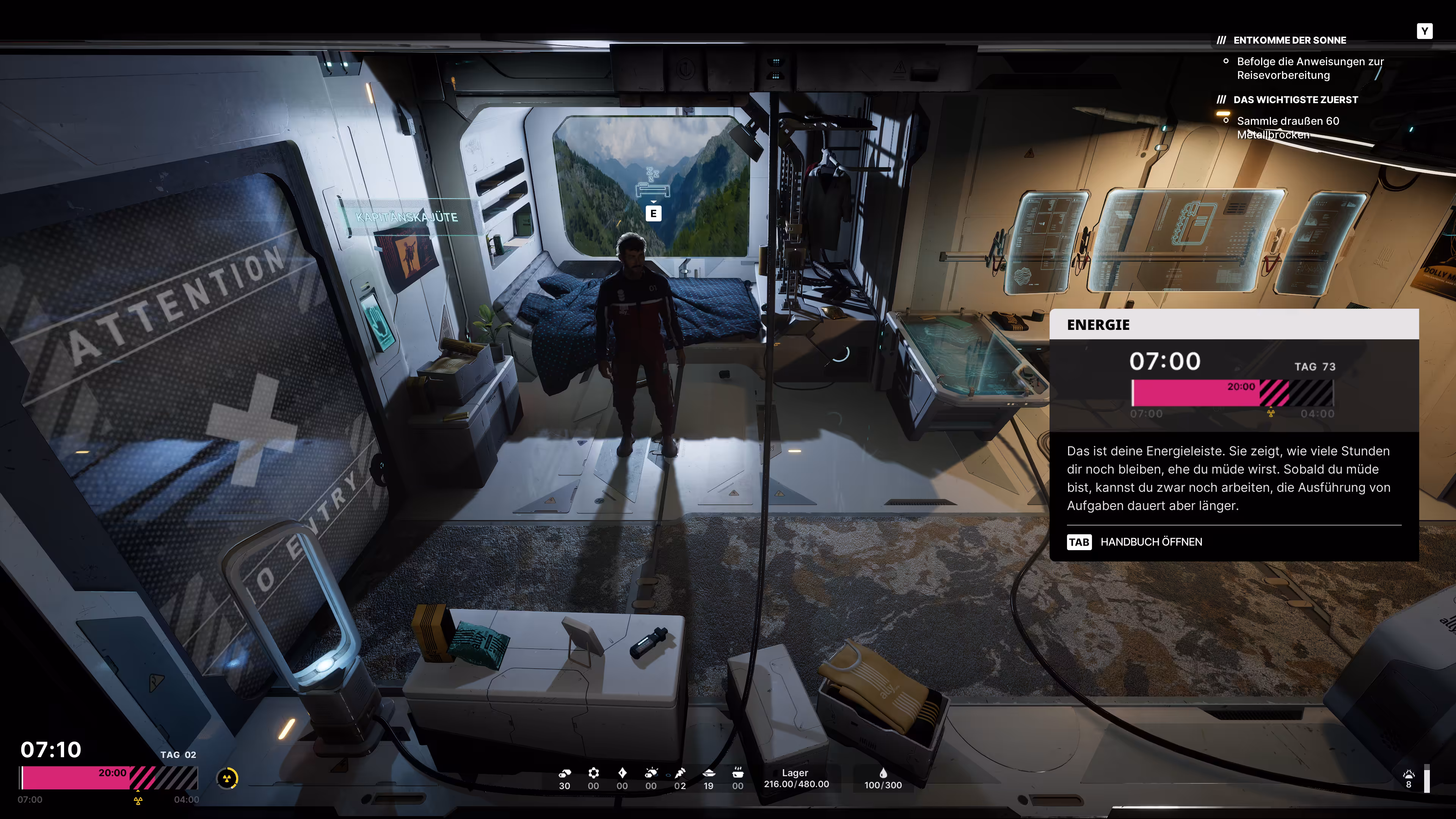The image size is (1456, 819).
Task: Select the Das Wichtigste zuerst objective
Action: click(x=1295, y=99)
